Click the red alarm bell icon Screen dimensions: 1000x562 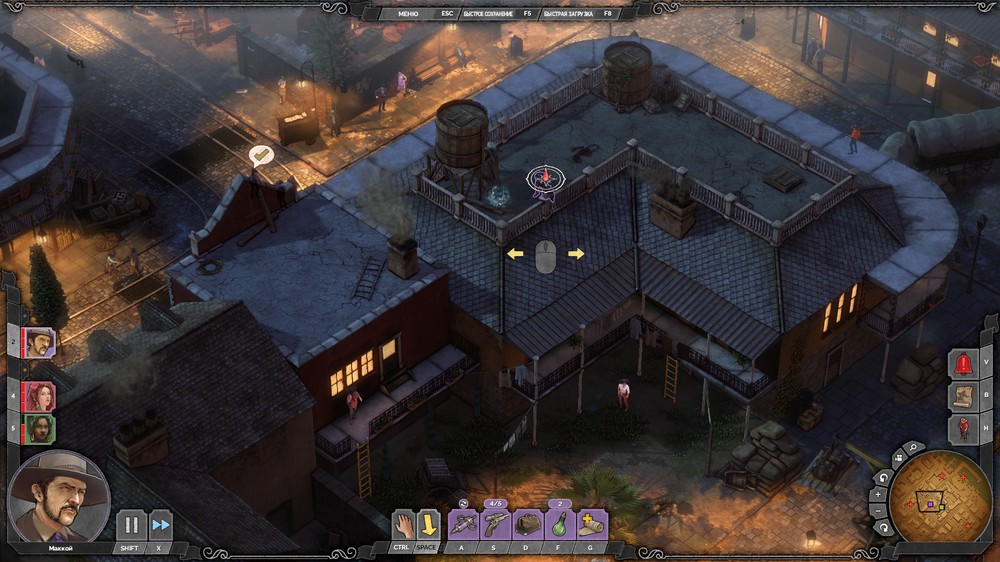point(963,363)
